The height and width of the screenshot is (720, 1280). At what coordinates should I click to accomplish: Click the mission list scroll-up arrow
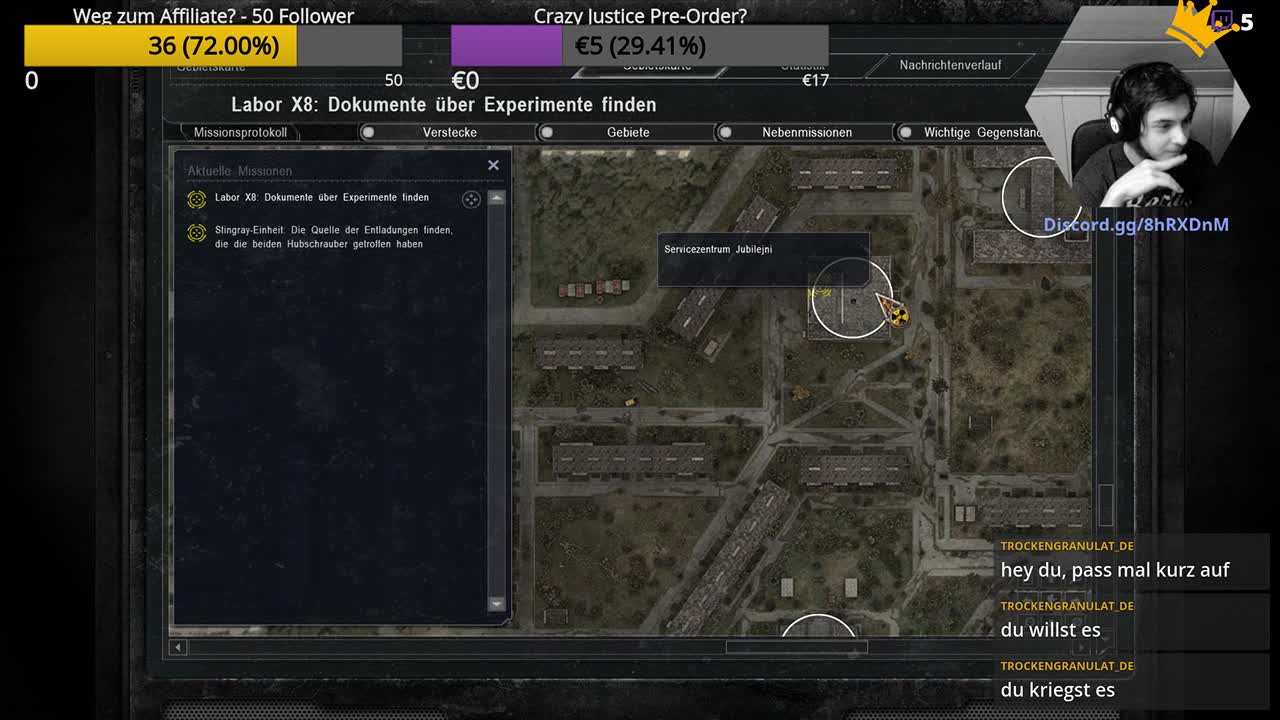[496, 198]
